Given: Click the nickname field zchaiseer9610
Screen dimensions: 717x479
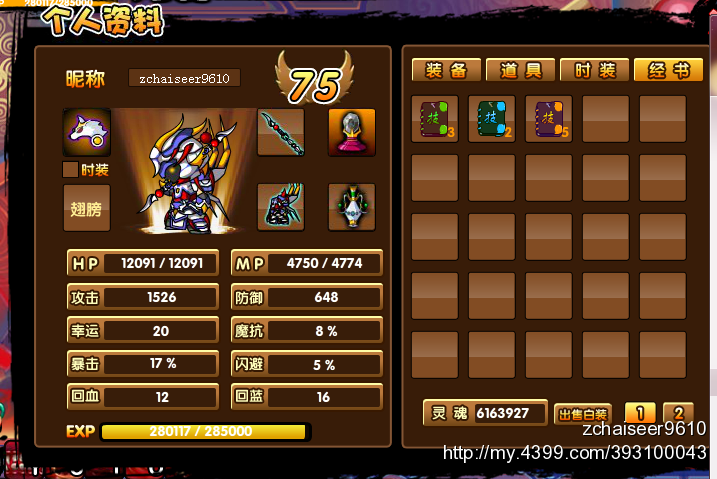Looking at the screenshot, I should click(184, 78).
